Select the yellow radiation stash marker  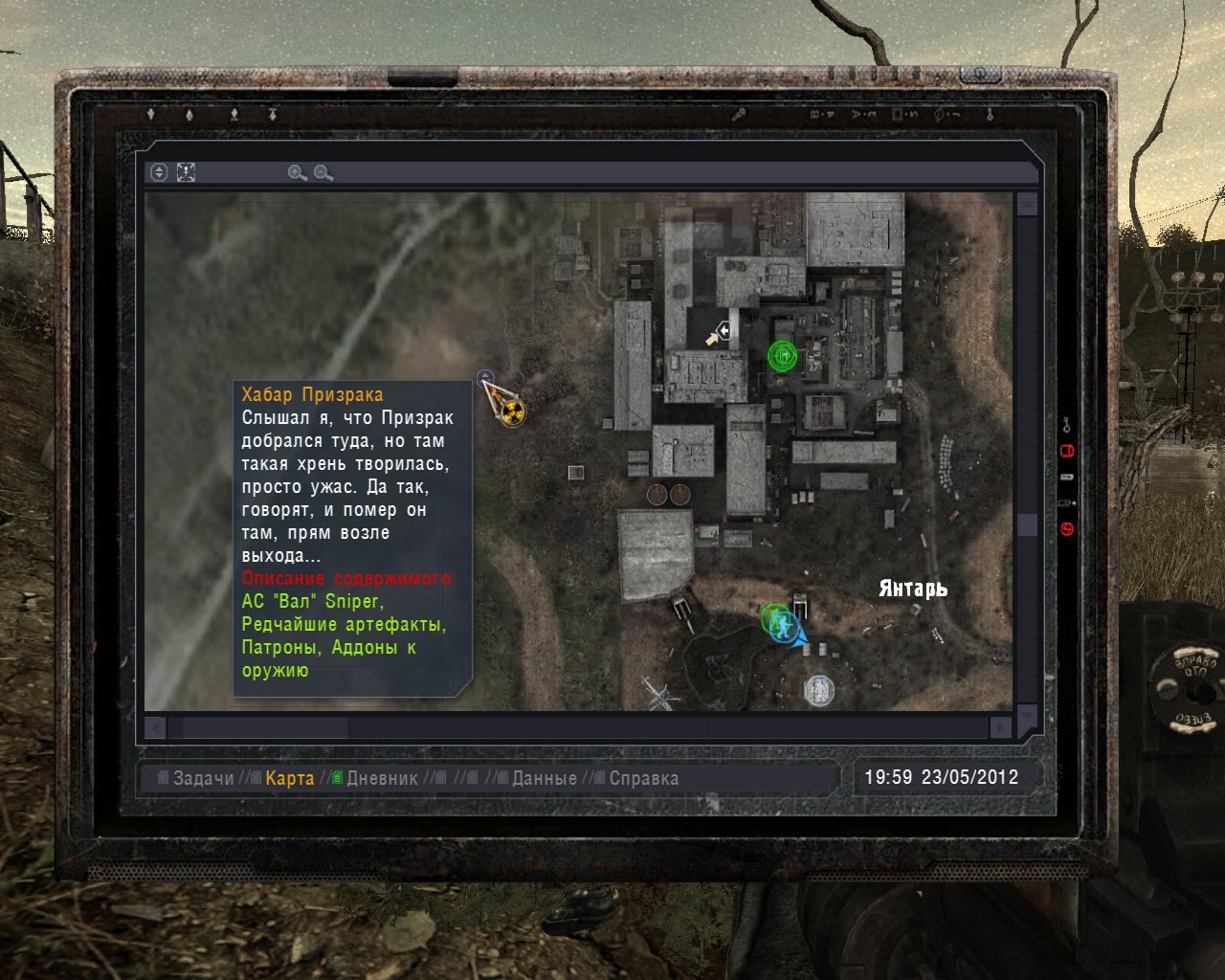(x=513, y=412)
